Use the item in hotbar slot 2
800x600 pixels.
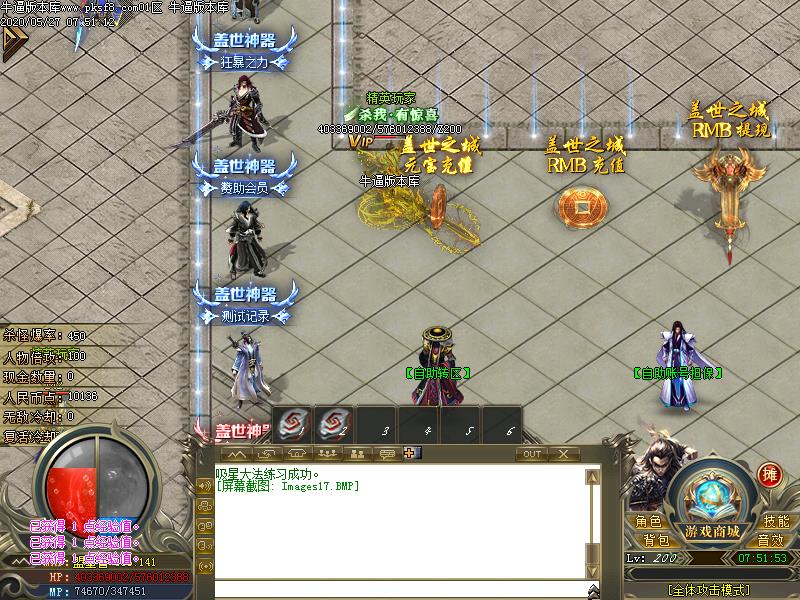333,424
